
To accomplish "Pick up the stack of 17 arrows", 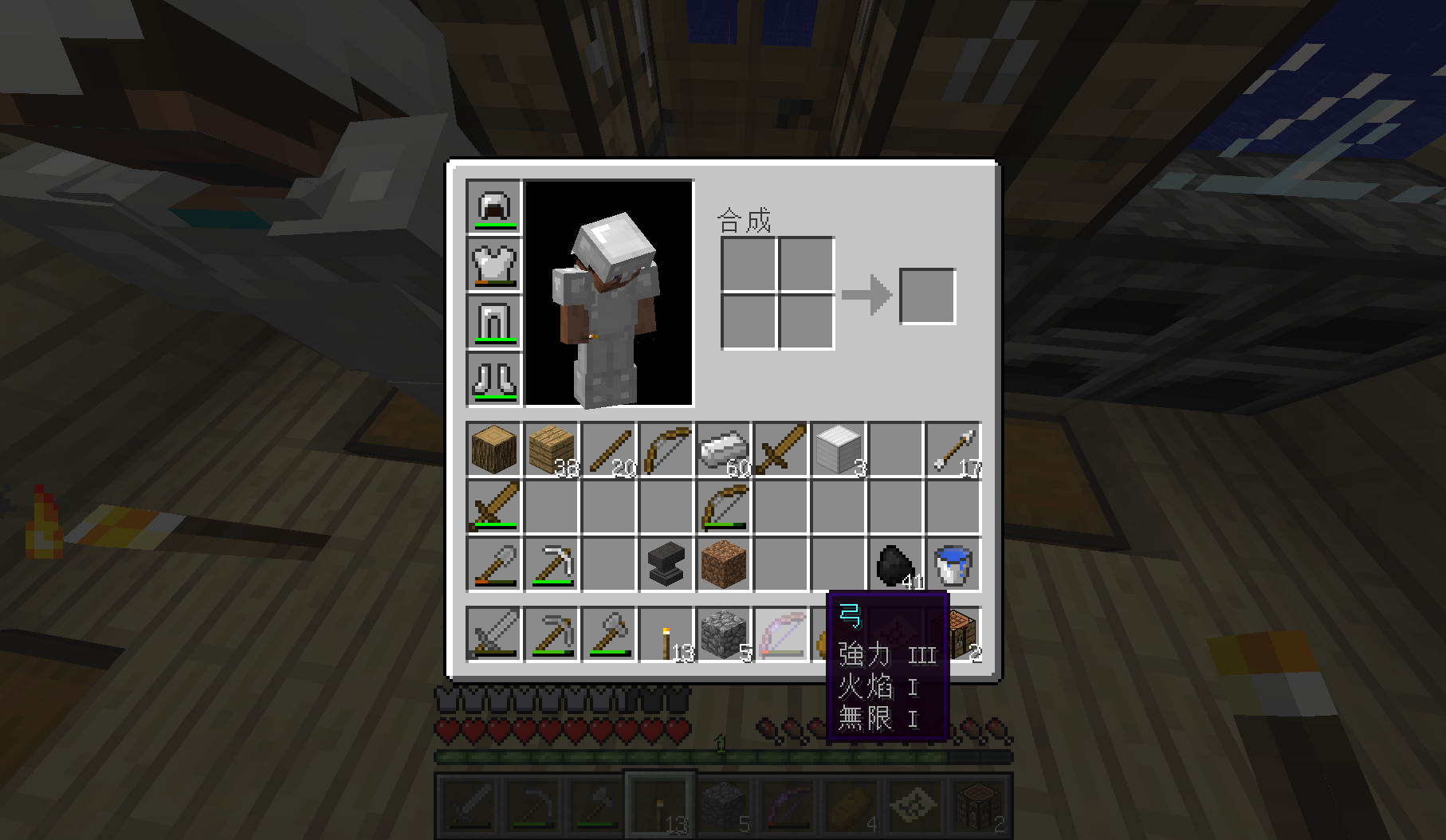I will 953,450.
